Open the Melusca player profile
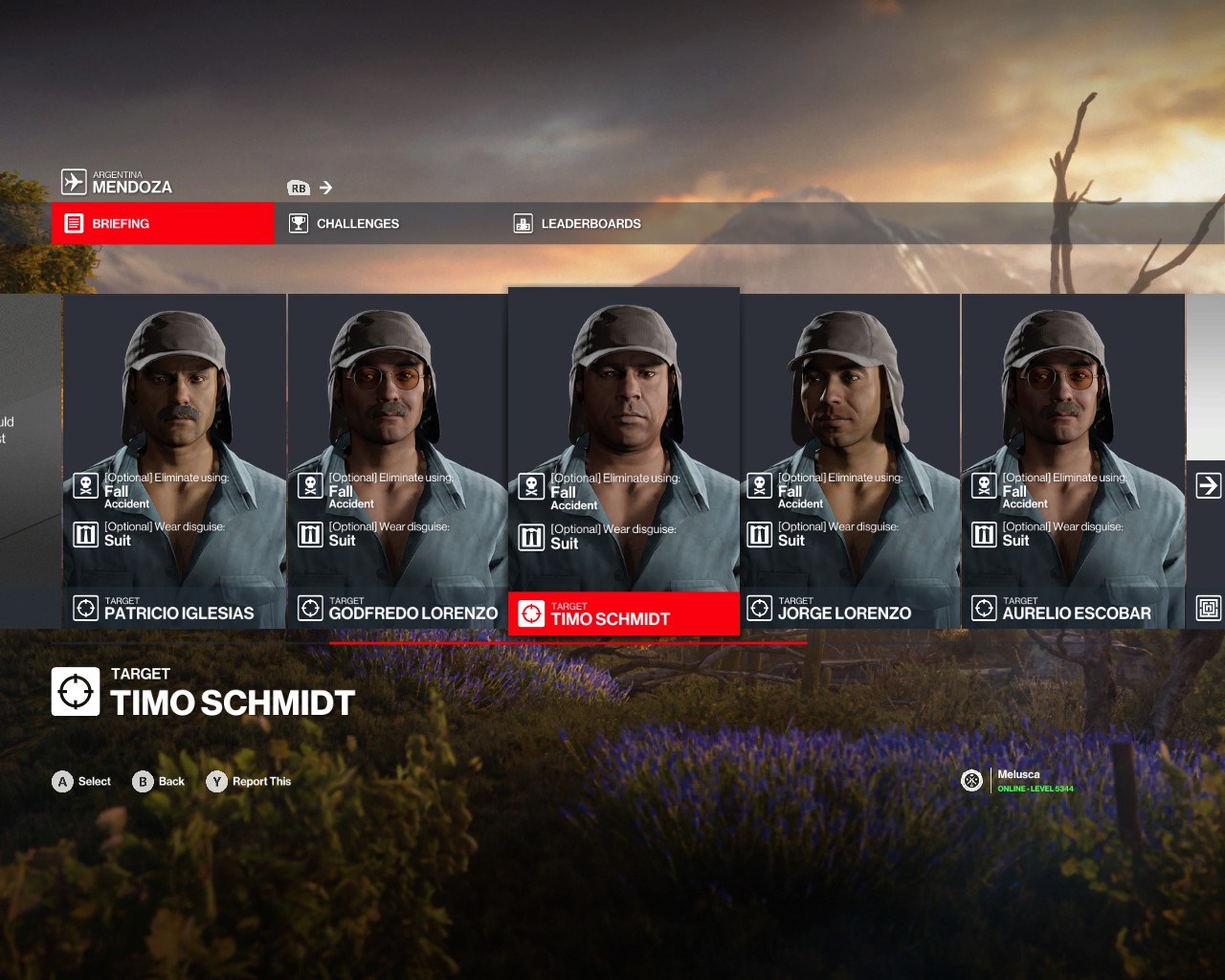Image resolution: width=1225 pixels, height=980 pixels. click(1018, 781)
